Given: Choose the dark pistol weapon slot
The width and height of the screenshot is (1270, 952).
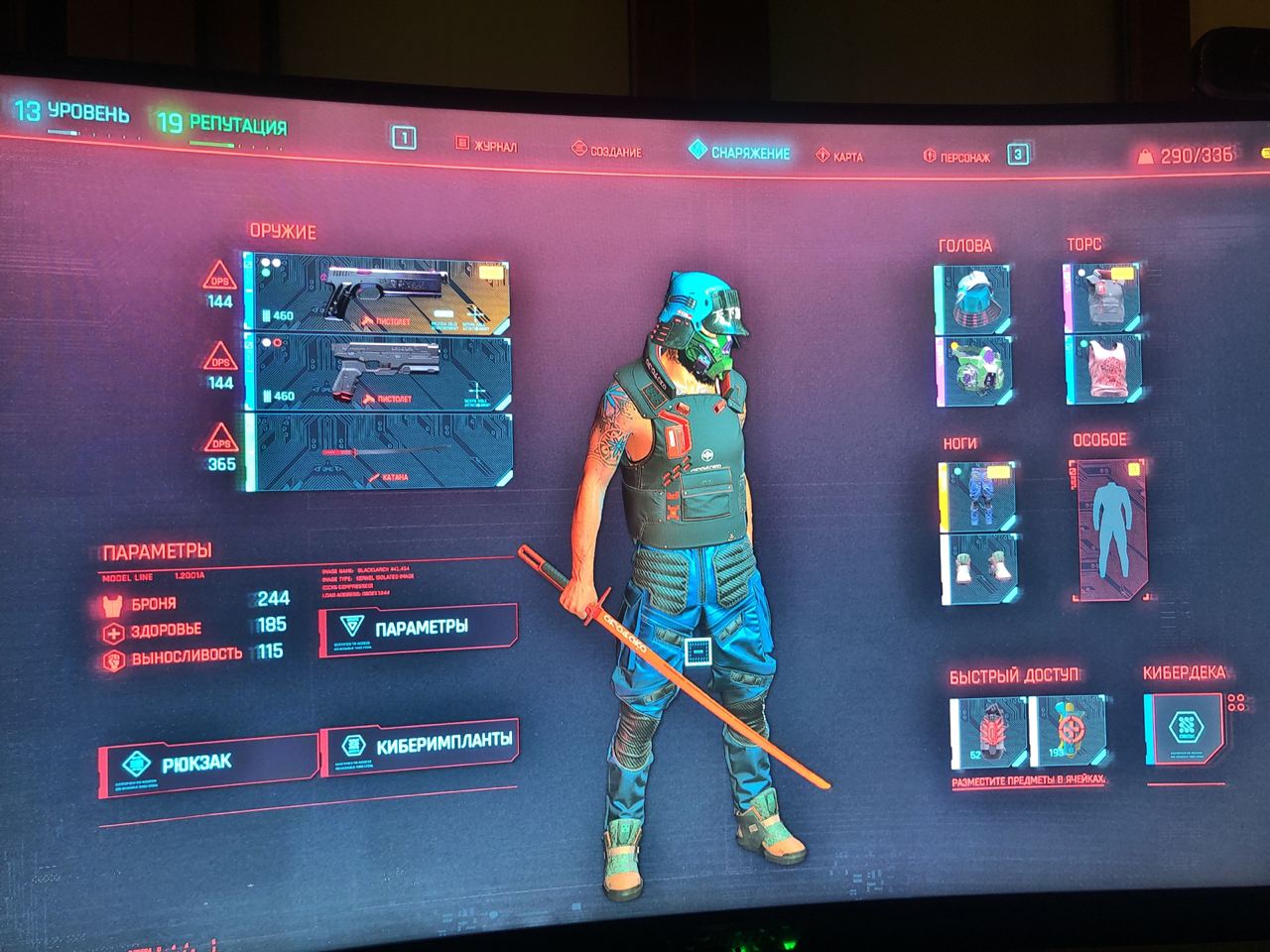Looking at the screenshot, I should 381,372.
